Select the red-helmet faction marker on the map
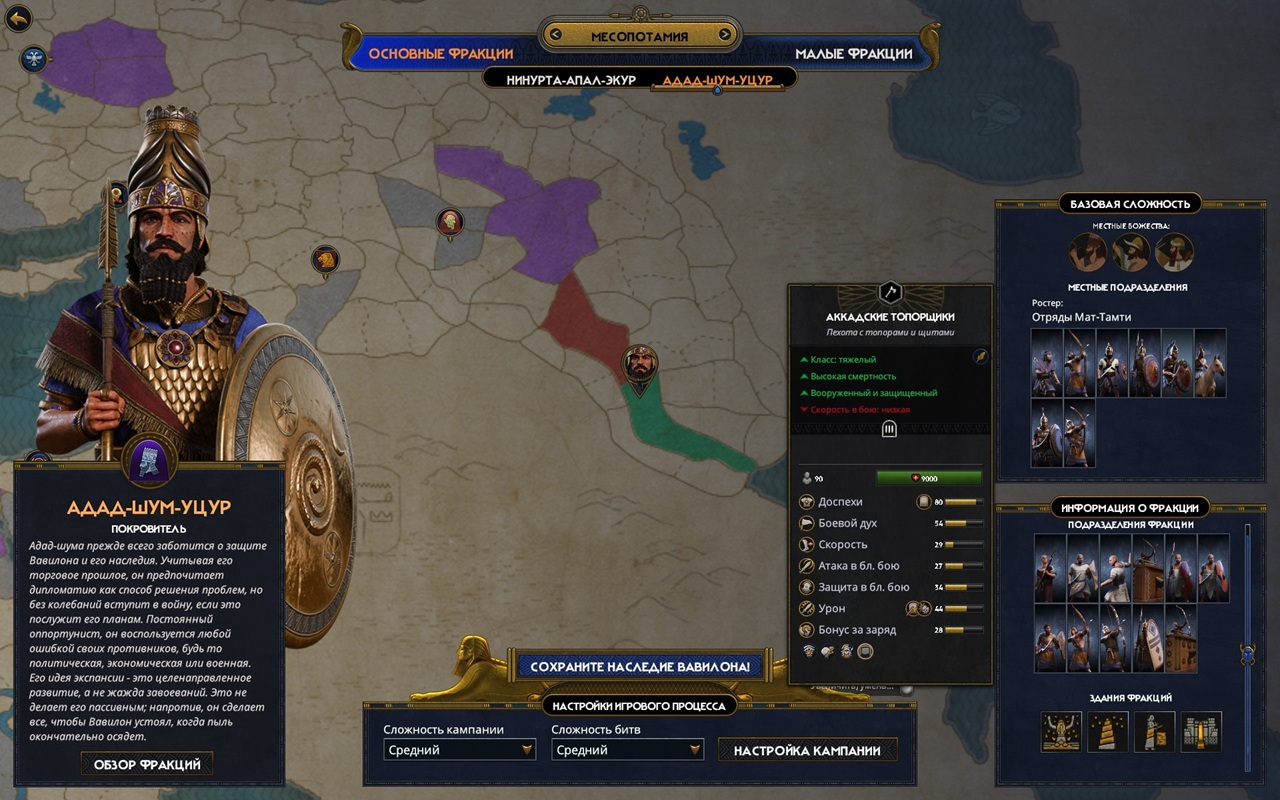 click(450, 223)
